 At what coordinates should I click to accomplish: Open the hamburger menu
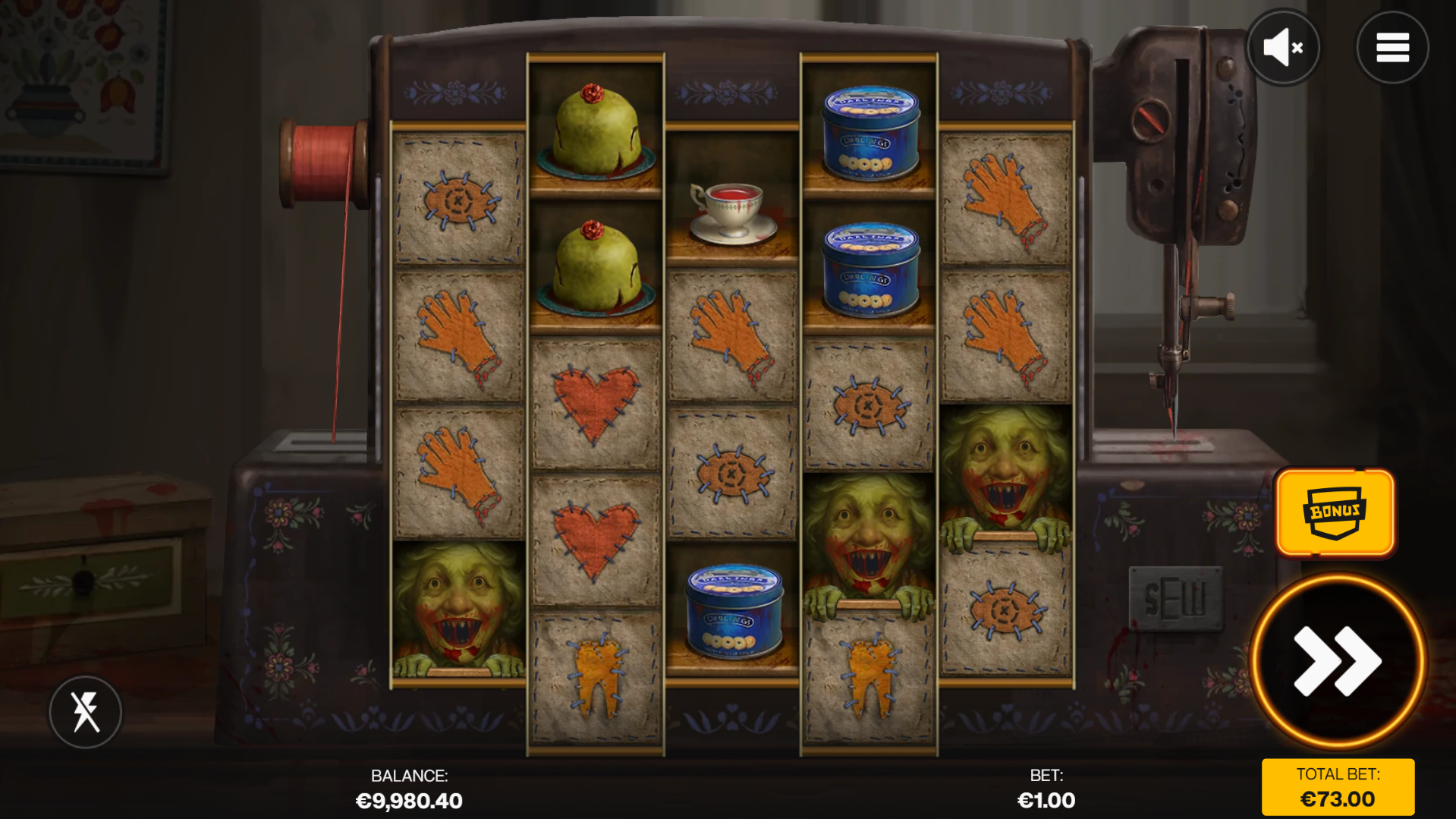tap(1392, 48)
